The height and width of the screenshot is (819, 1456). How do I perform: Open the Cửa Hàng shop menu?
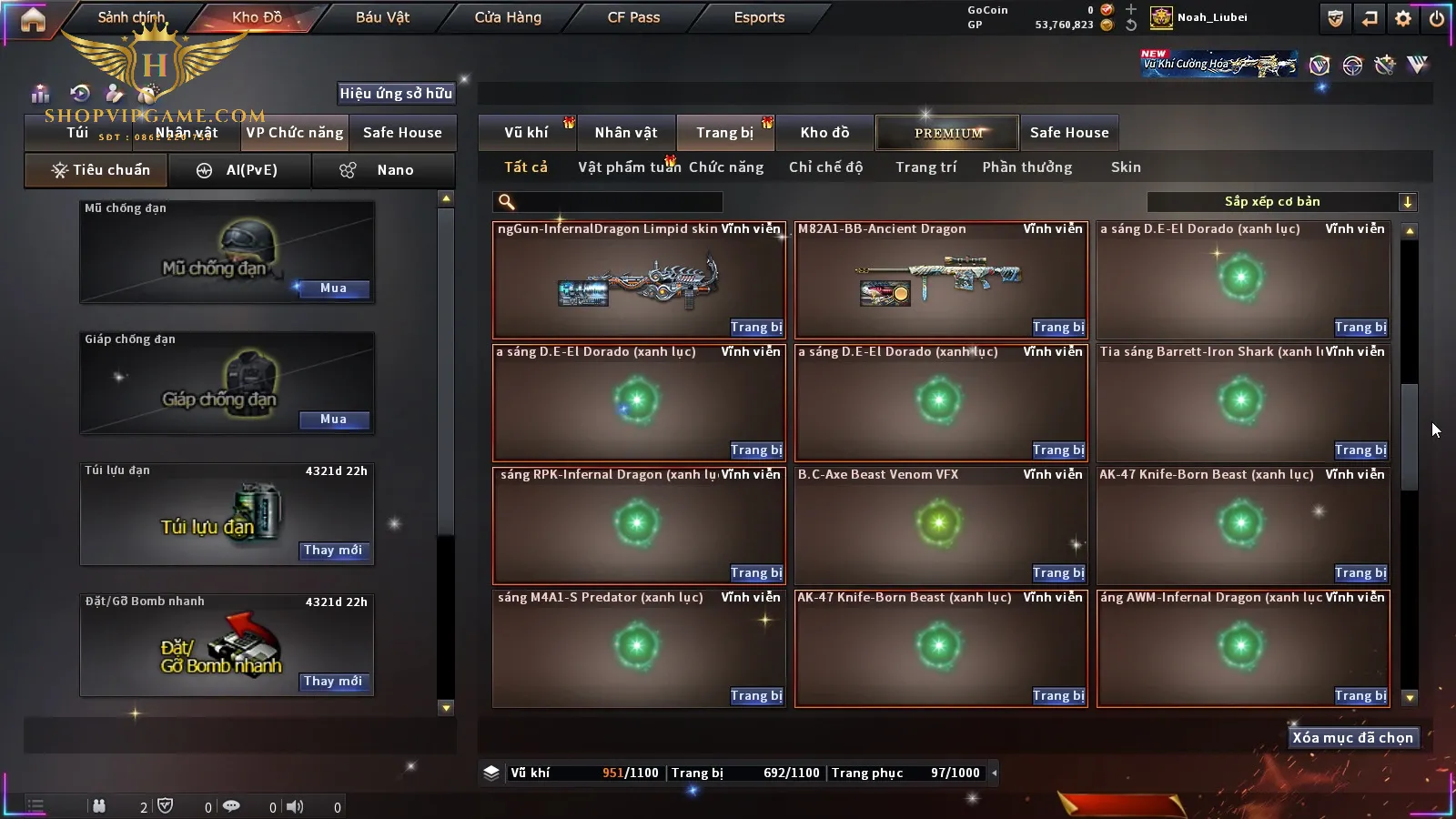coord(508,17)
